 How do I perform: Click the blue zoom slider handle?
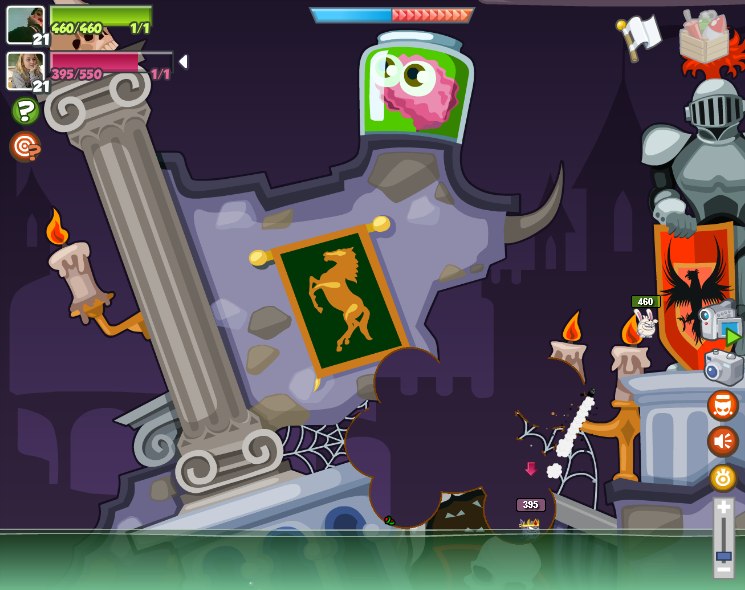click(x=723, y=555)
